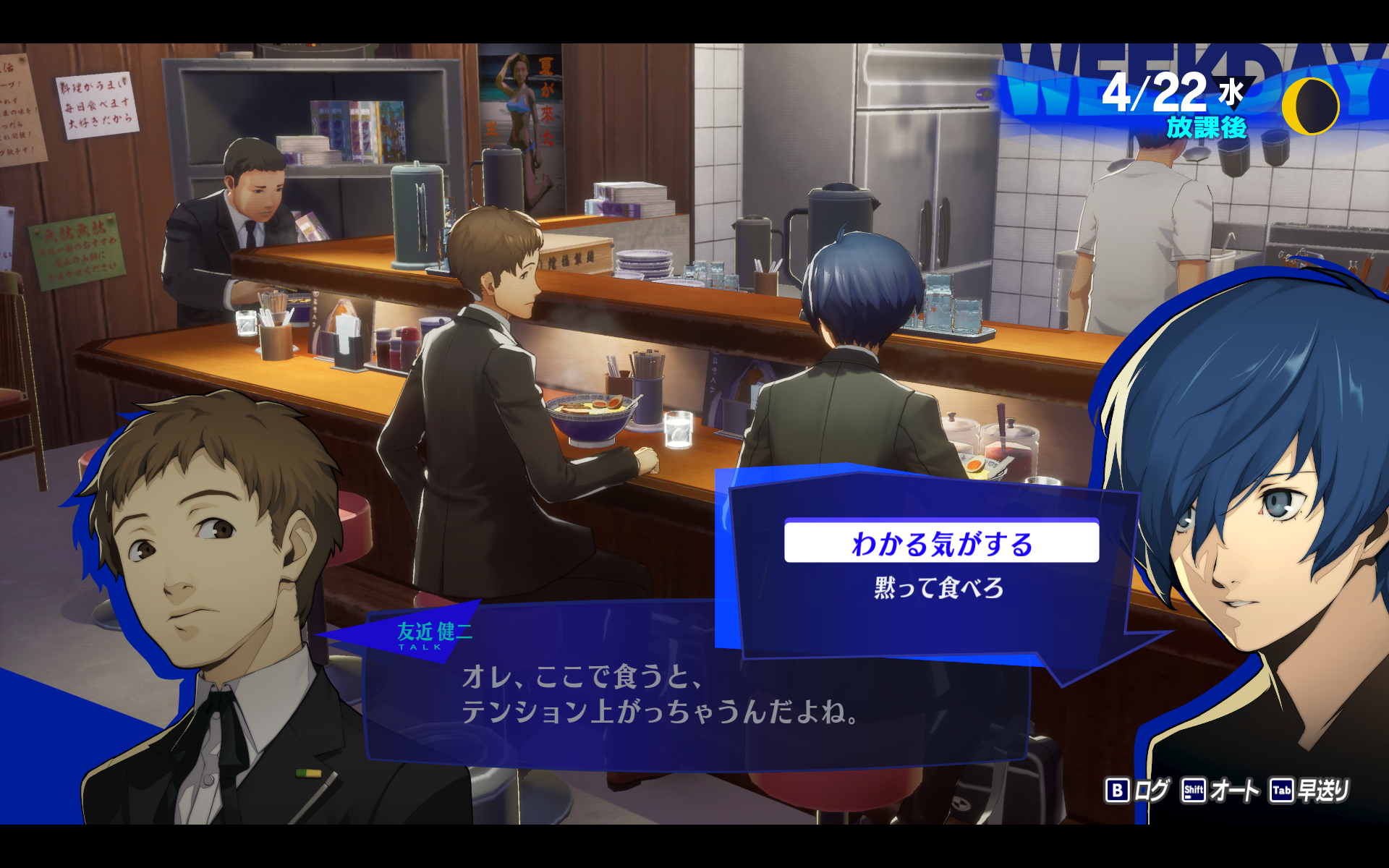Choose the reply わかる気がする
This screenshot has width=1389, height=868.
point(941,542)
